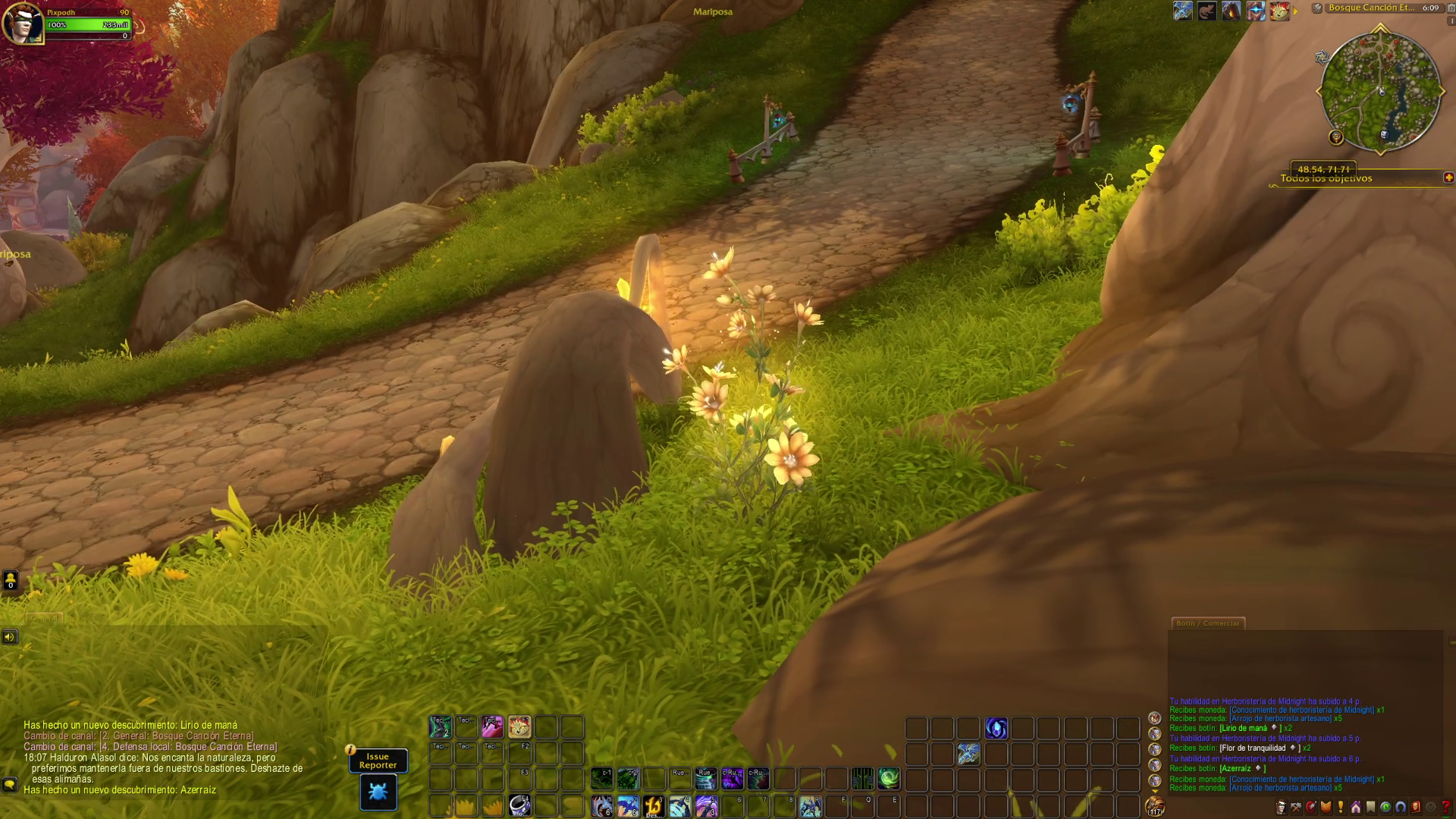Image resolution: width=1456 pixels, height=819 pixels.
Task: Open the circular minimap
Action: point(1380,91)
